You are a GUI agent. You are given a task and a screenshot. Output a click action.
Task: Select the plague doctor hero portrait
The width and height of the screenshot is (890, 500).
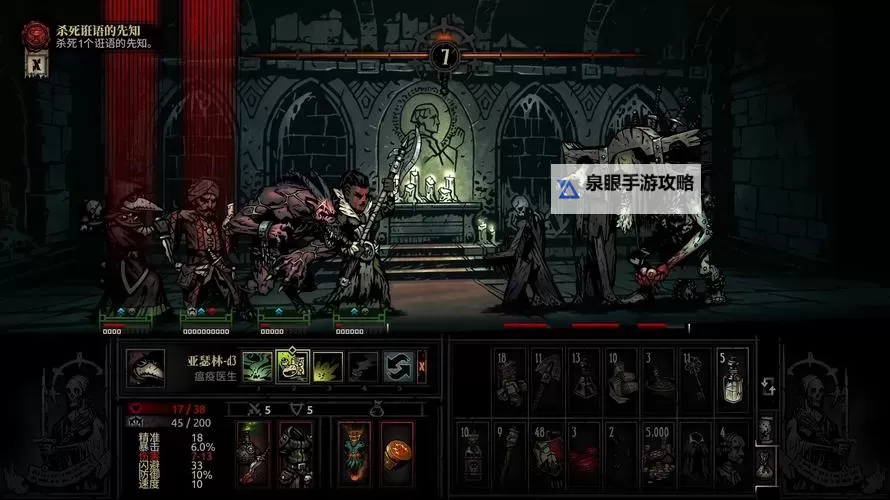[x=144, y=366]
